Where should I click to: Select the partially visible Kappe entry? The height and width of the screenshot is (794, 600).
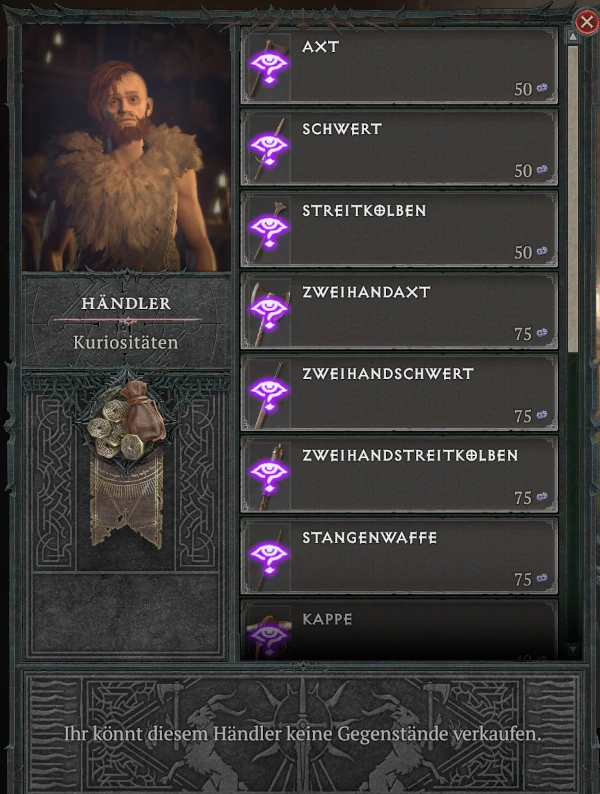(x=399, y=631)
